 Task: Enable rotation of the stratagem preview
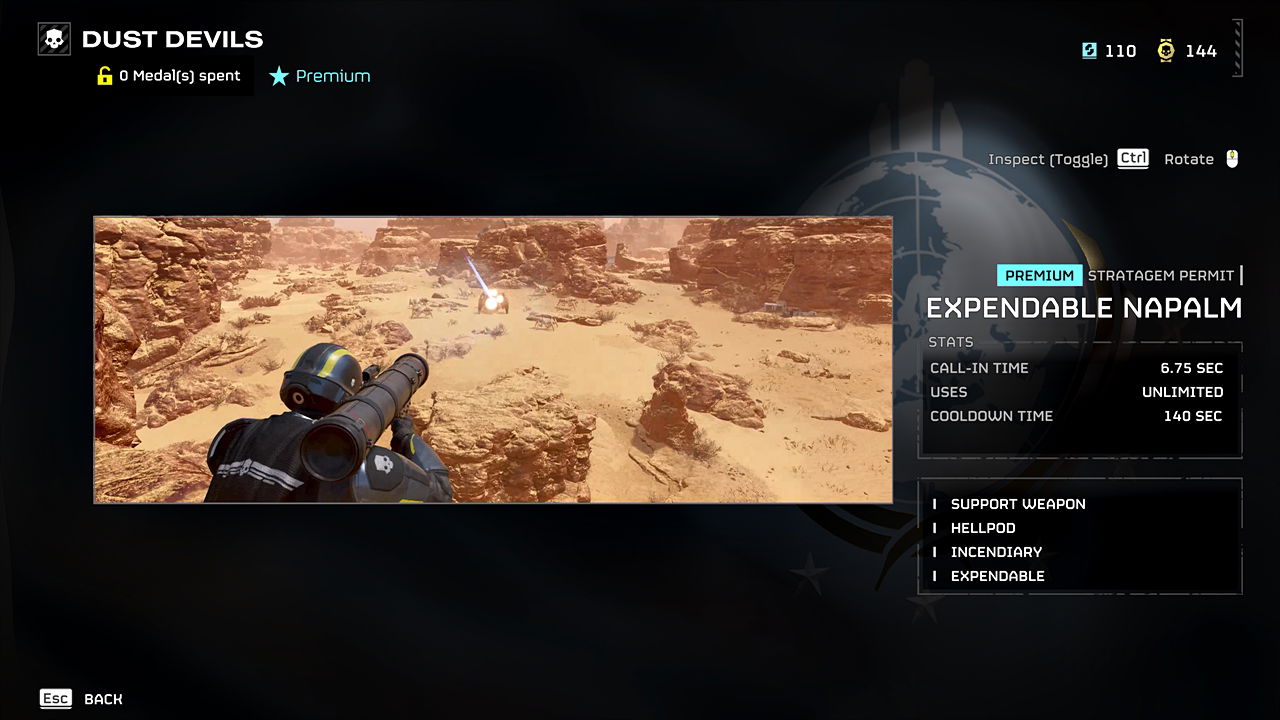click(x=1190, y=158)
